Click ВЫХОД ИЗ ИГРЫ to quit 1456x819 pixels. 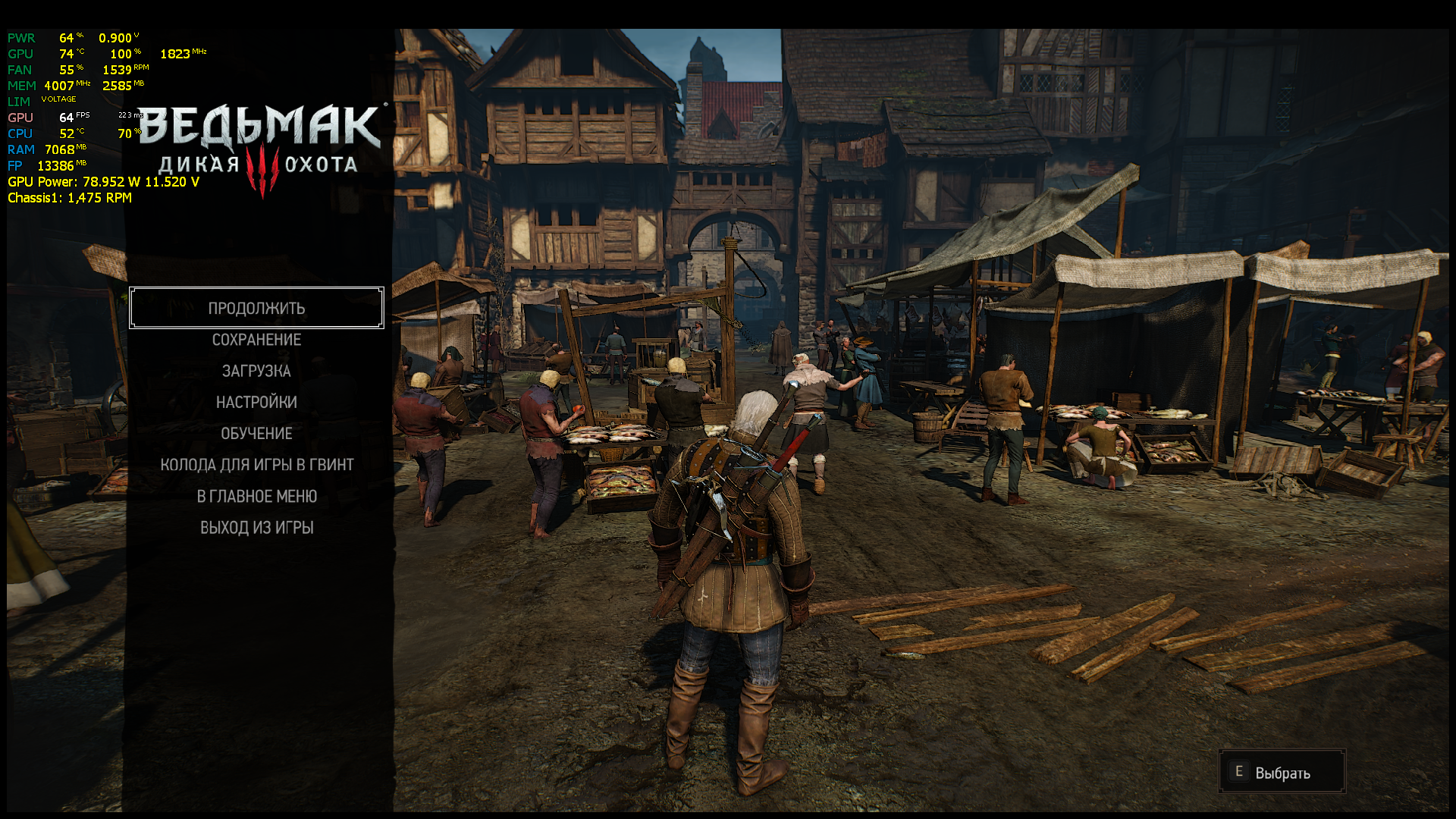click(x=256, y=528)
